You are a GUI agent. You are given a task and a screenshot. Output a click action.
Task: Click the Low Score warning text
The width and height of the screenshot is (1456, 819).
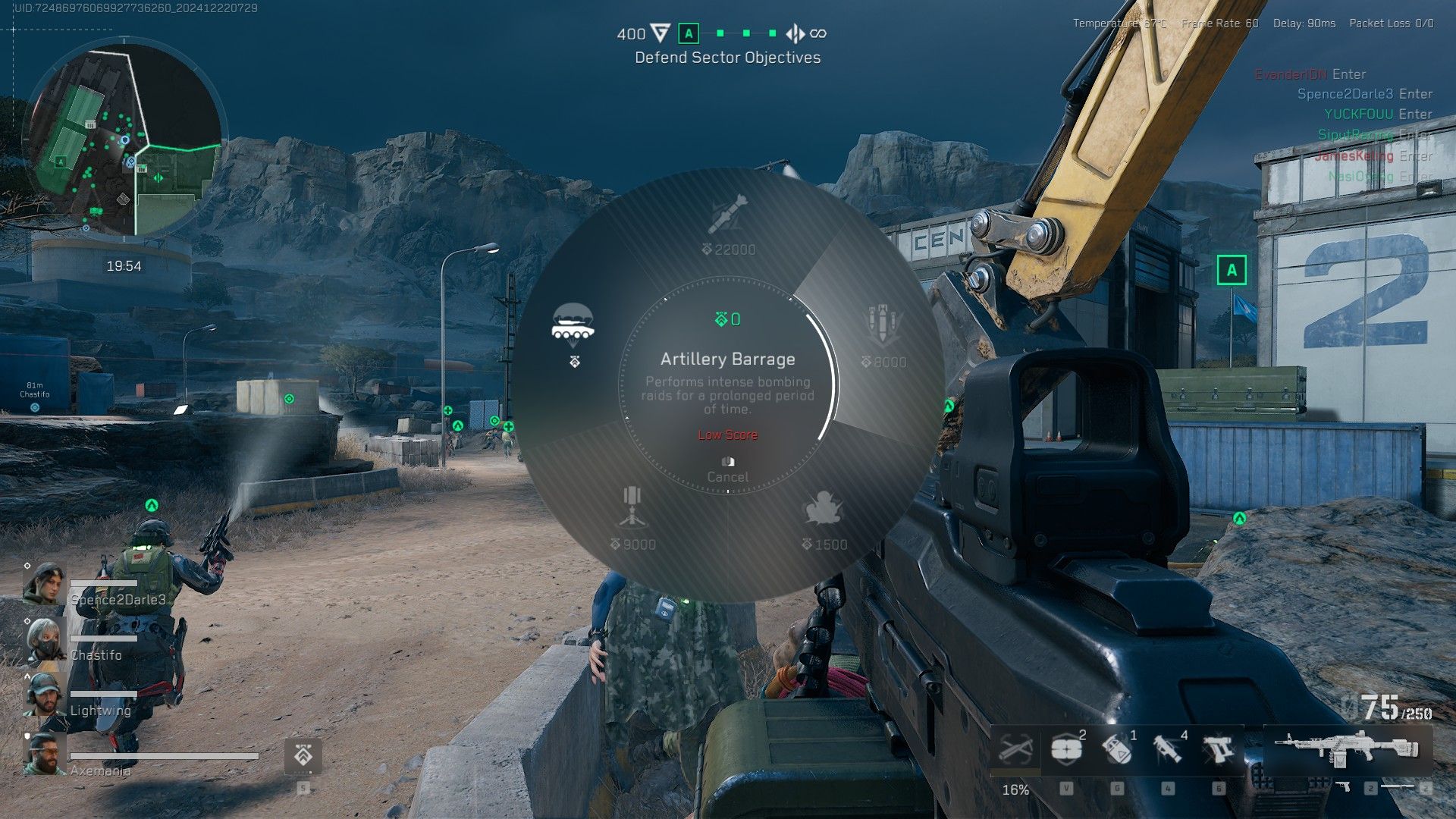click(x=726, y=435)
